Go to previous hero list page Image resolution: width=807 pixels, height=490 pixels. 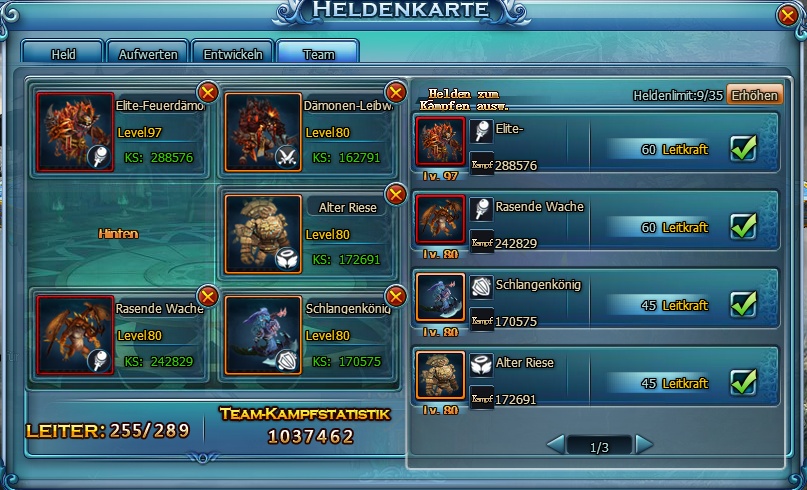click(x=555, y=444)
